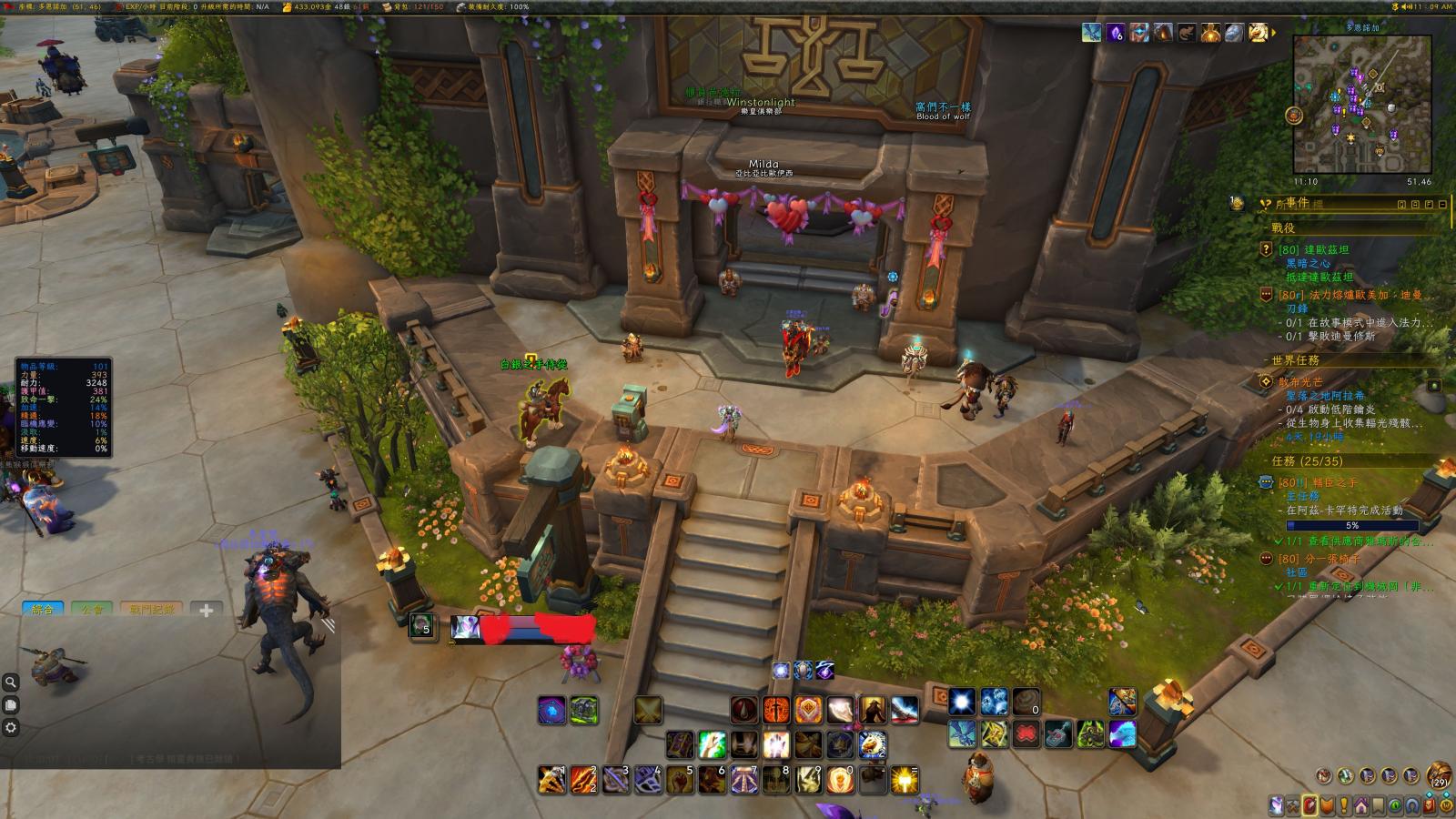Viewport: 1456px width, 819px height.
Task: Open the main backpack with the 29 count
Action: 1439,776
